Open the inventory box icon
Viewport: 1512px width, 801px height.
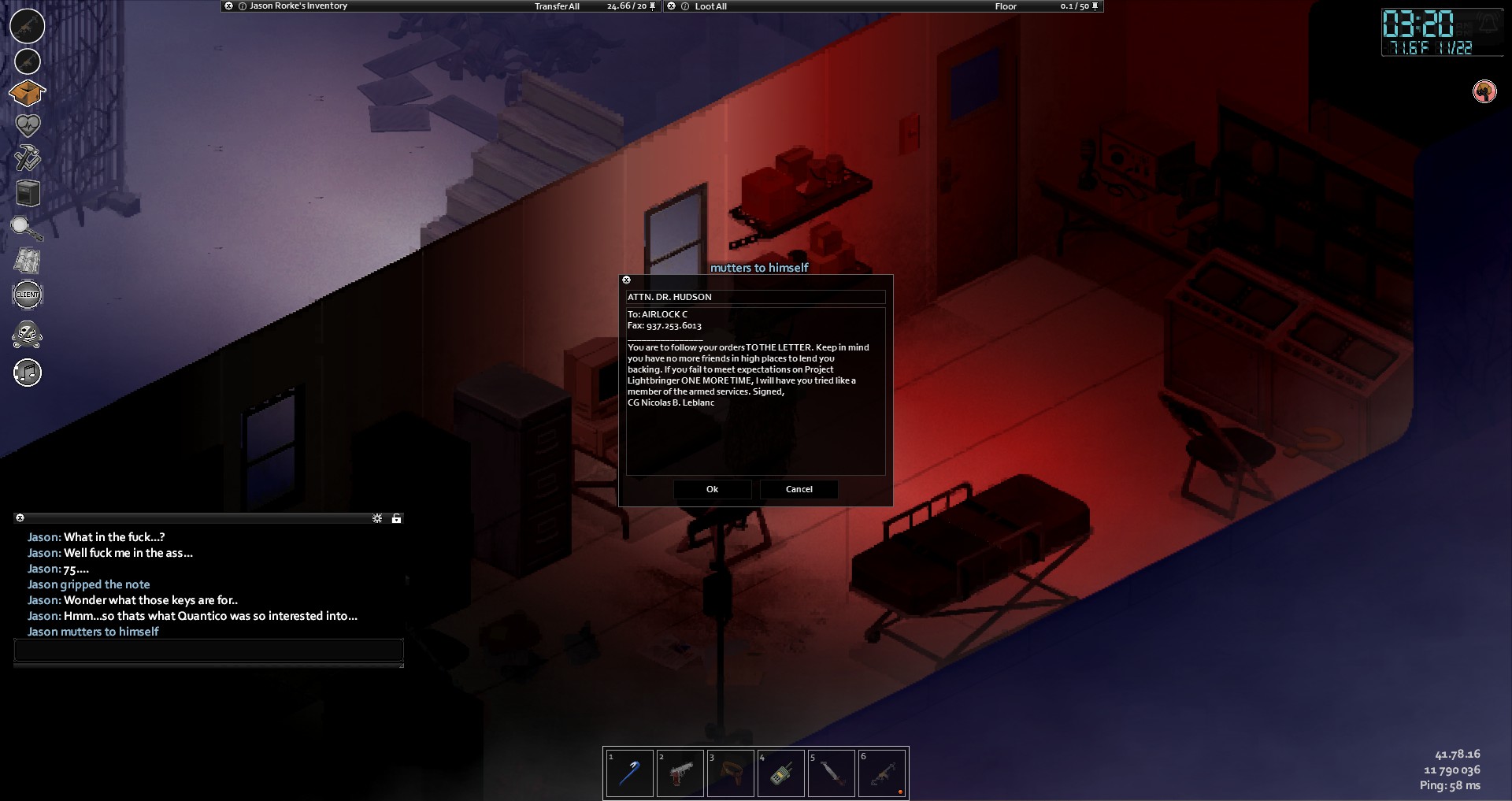[x=27, y=93]
